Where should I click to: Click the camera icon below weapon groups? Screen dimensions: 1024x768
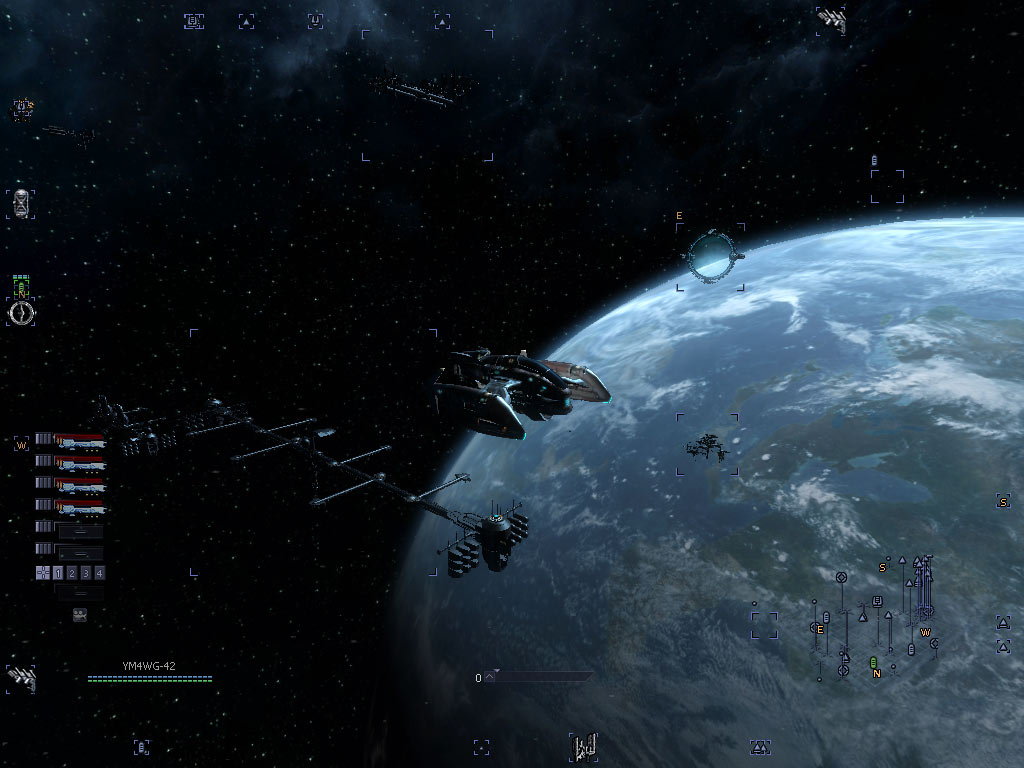pos(80,615)
